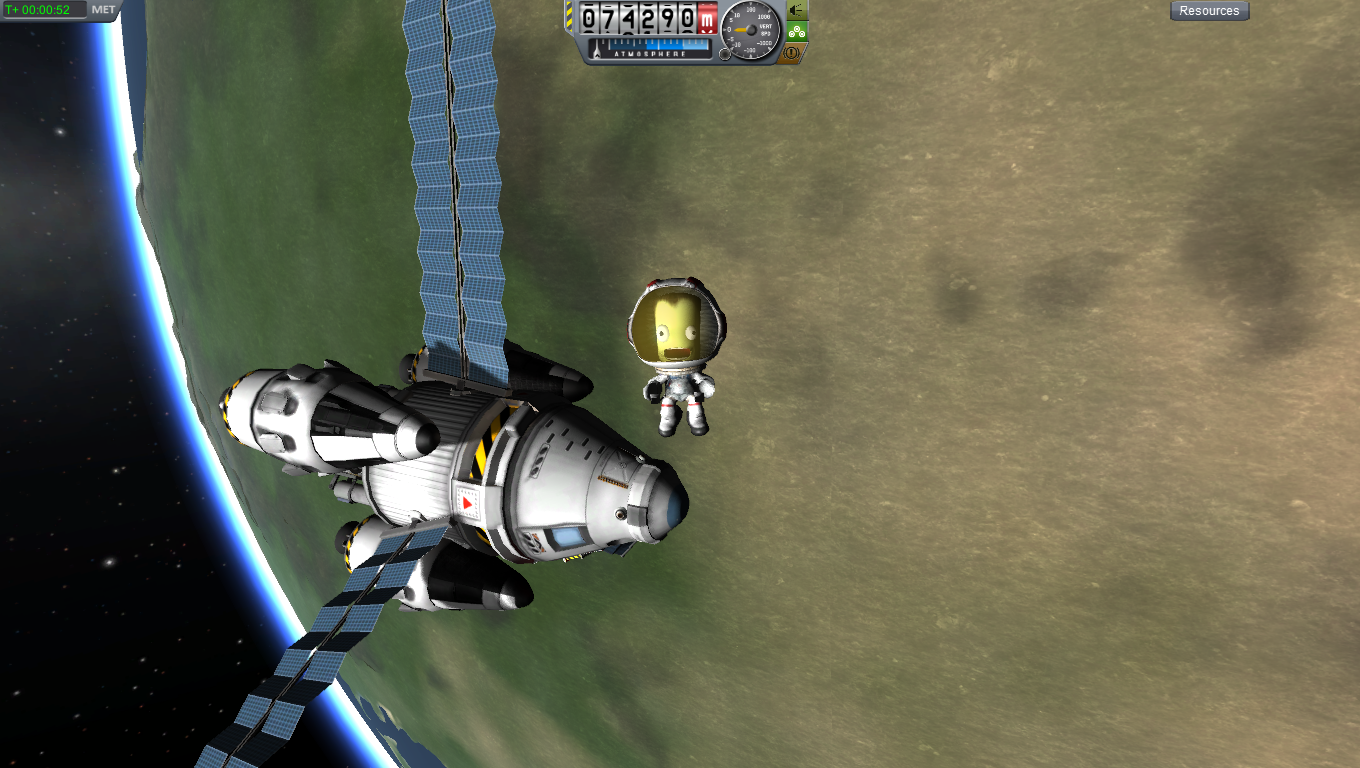Open the Resources panel
Viewport: 1360px width, 768px height.
1209,11
